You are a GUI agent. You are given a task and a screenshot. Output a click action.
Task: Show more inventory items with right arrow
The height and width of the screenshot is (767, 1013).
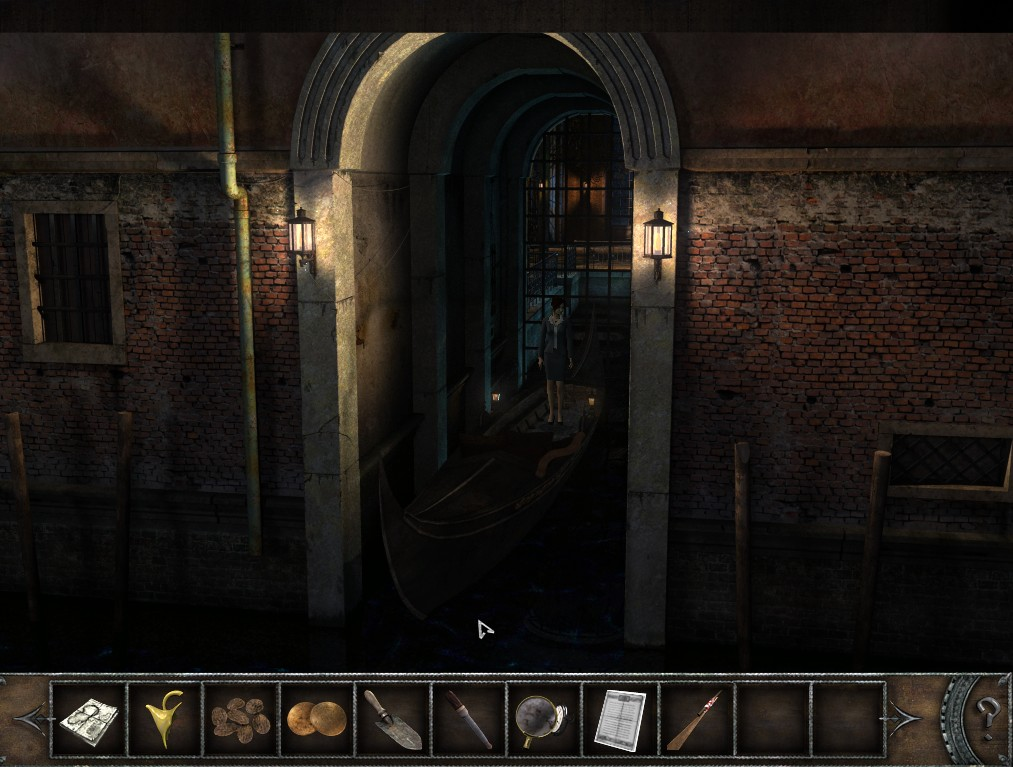coord(903,719)
